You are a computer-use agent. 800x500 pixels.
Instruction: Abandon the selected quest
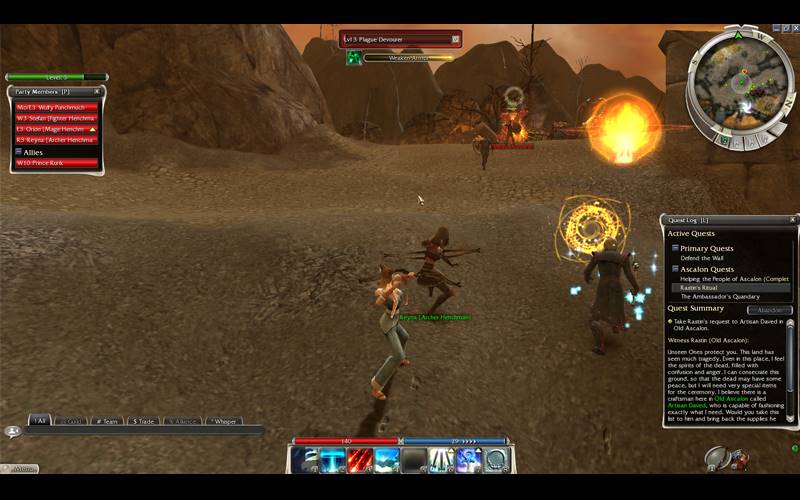pyautogui.click(x=765, y=310)
